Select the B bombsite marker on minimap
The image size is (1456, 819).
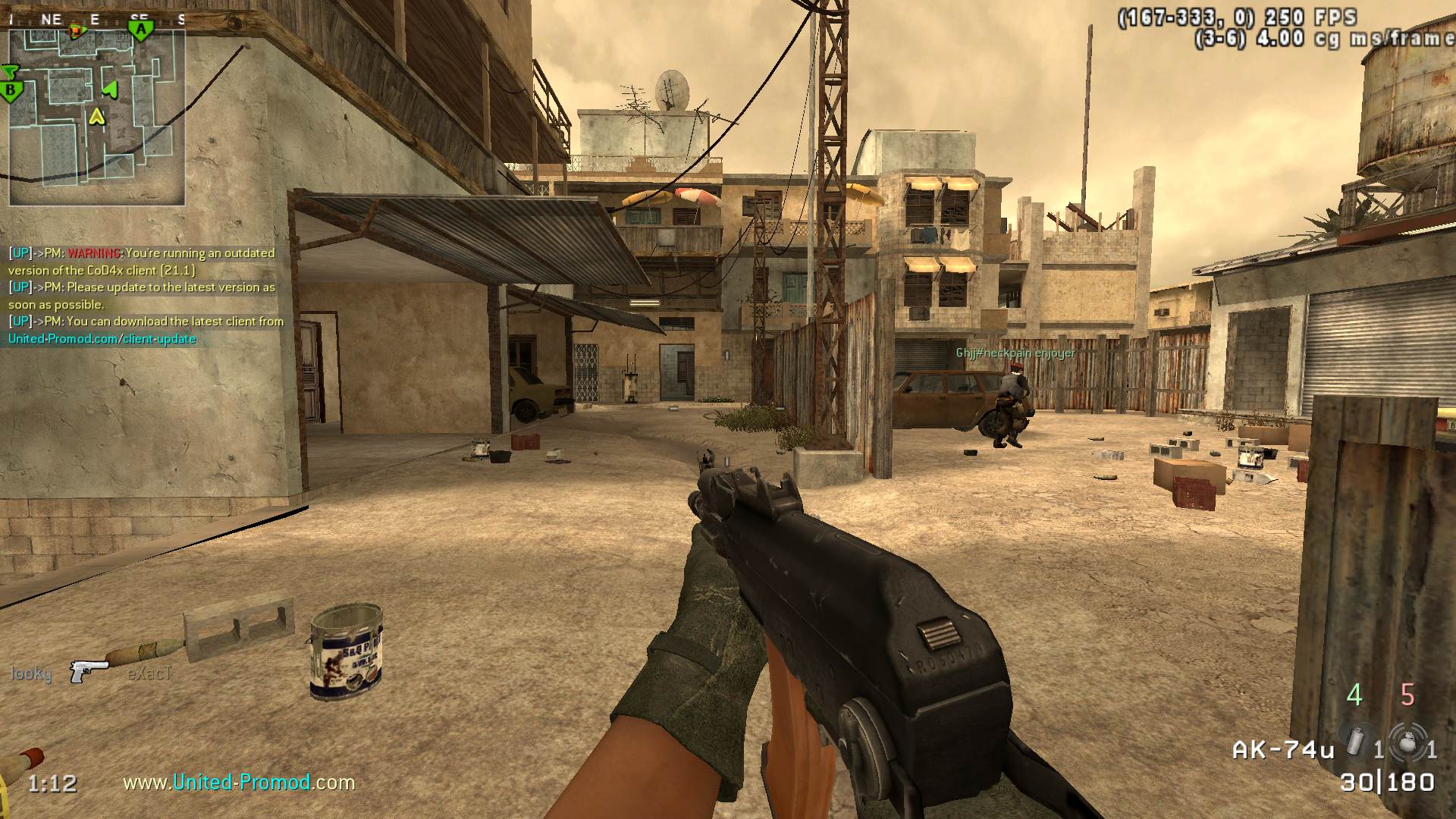coord(11,92)
